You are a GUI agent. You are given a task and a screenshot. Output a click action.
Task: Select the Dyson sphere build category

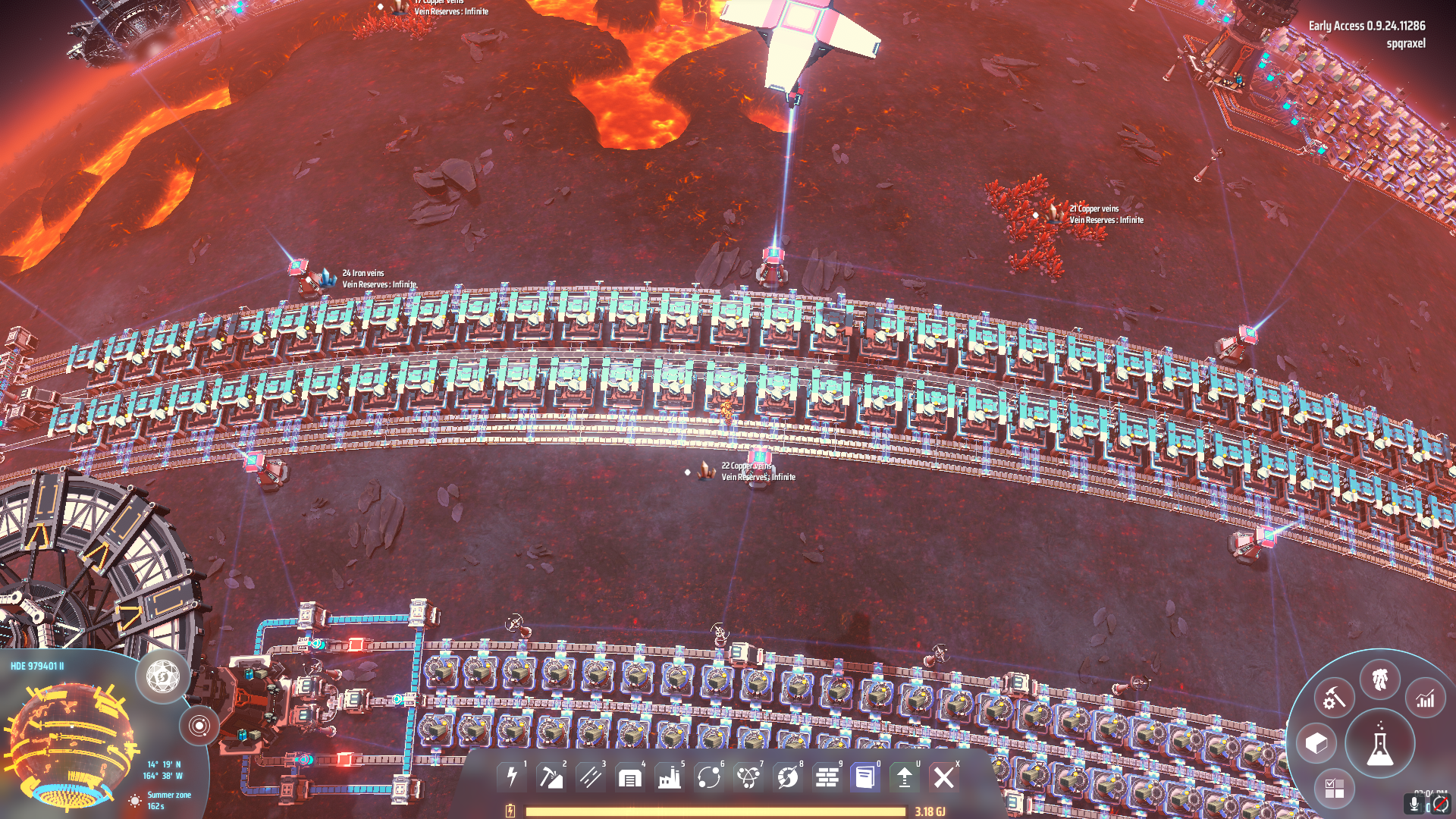(788, 777)
